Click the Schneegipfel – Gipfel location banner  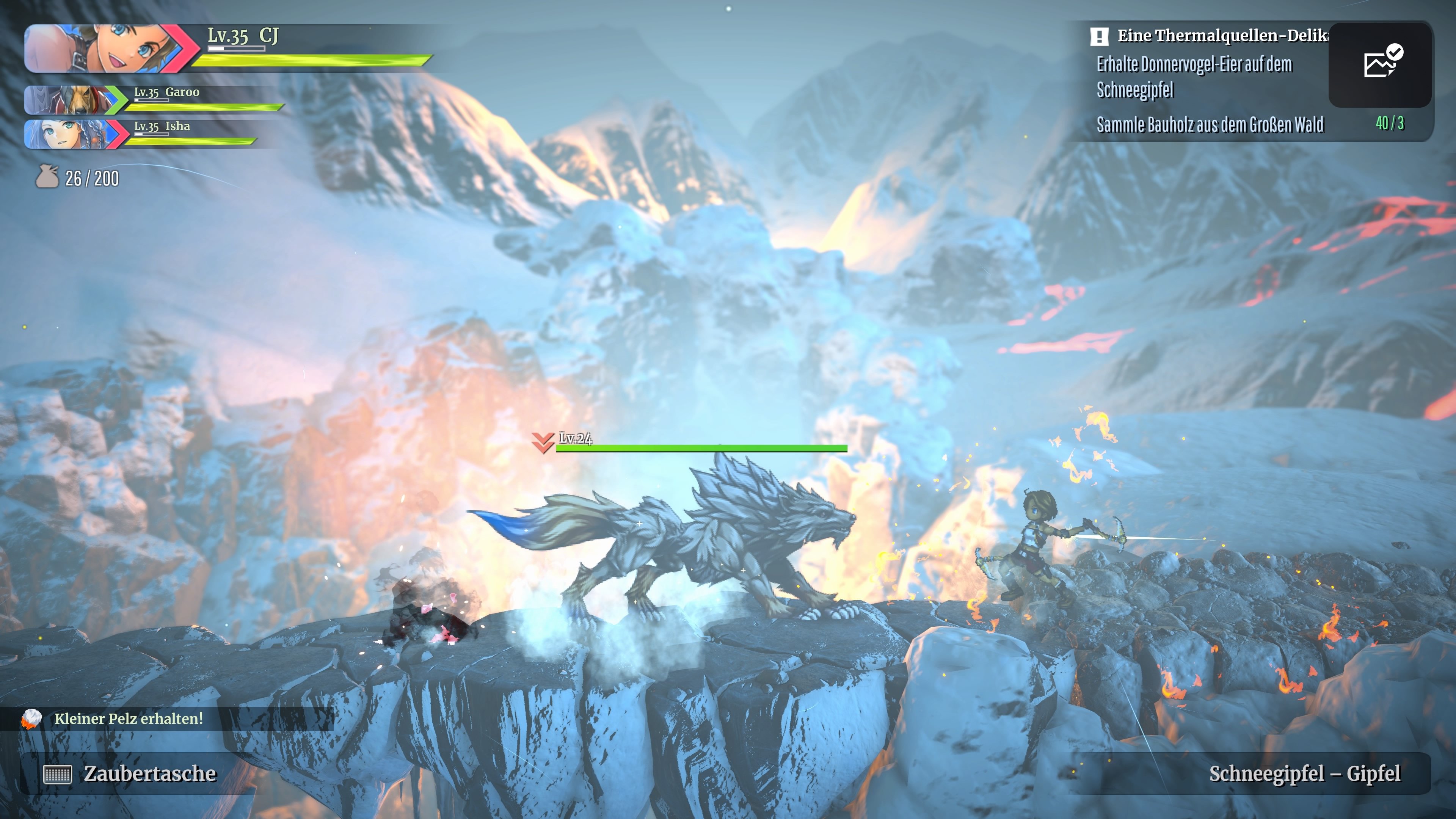[x=1304, y=773]
